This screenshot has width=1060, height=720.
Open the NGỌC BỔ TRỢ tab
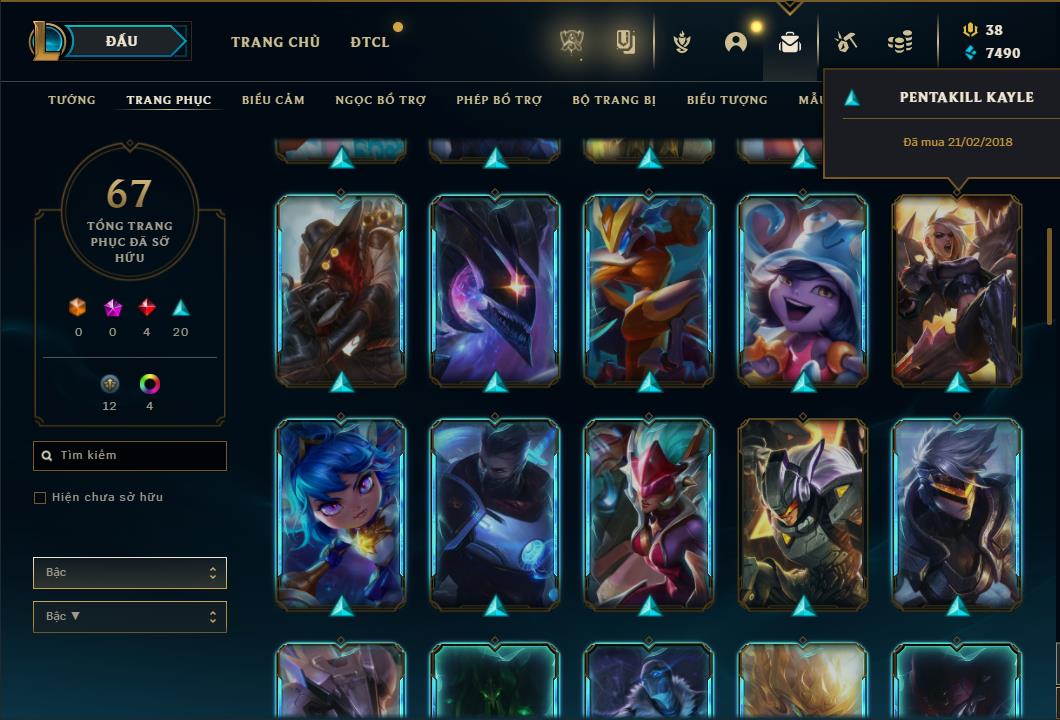tap(380, 100)
